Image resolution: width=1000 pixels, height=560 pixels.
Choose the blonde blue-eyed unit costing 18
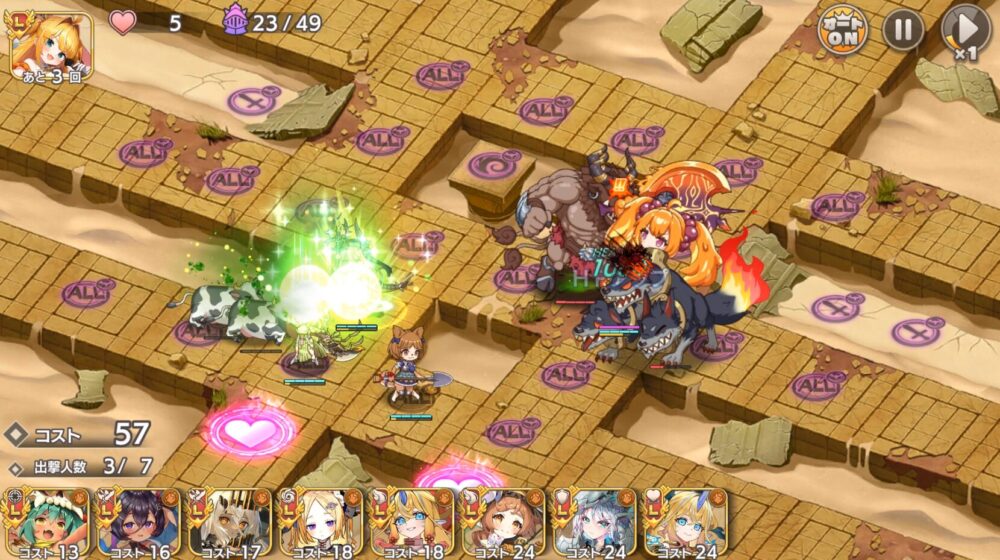pyautogui.click(x=411, y=522)
